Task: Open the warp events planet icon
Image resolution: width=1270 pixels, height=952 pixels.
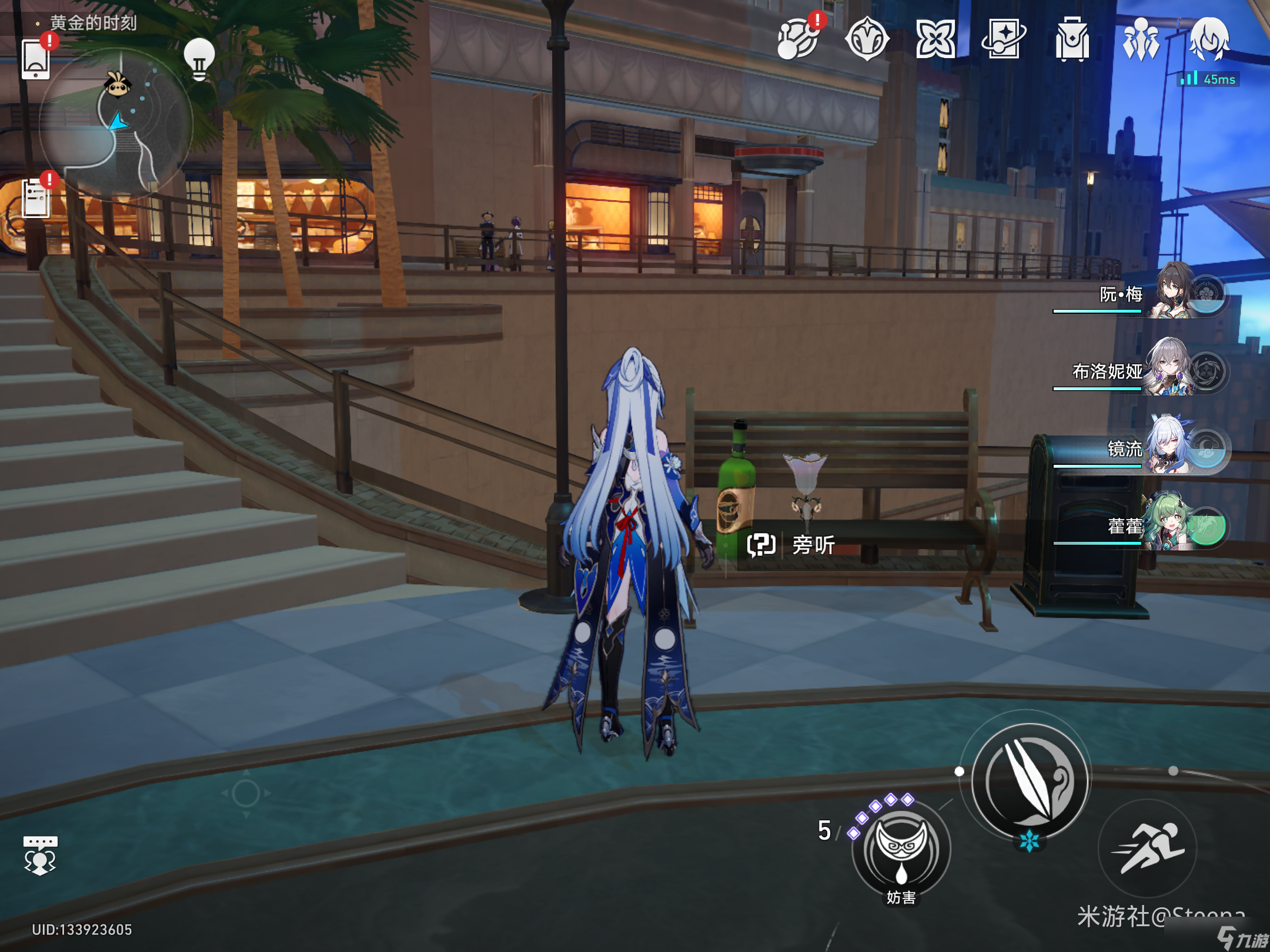Action: click(x=798, y=39)
